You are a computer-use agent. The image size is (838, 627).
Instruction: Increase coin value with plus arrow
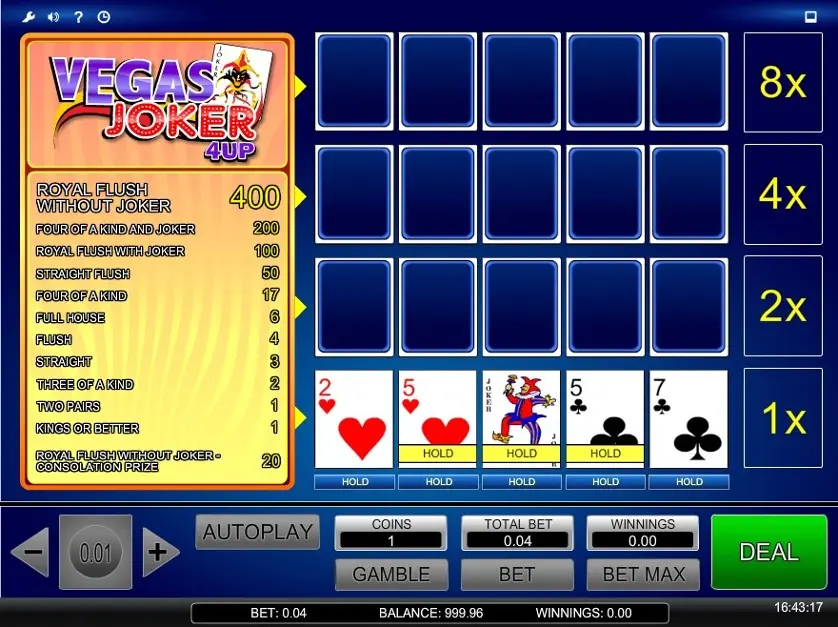[158, 552]
